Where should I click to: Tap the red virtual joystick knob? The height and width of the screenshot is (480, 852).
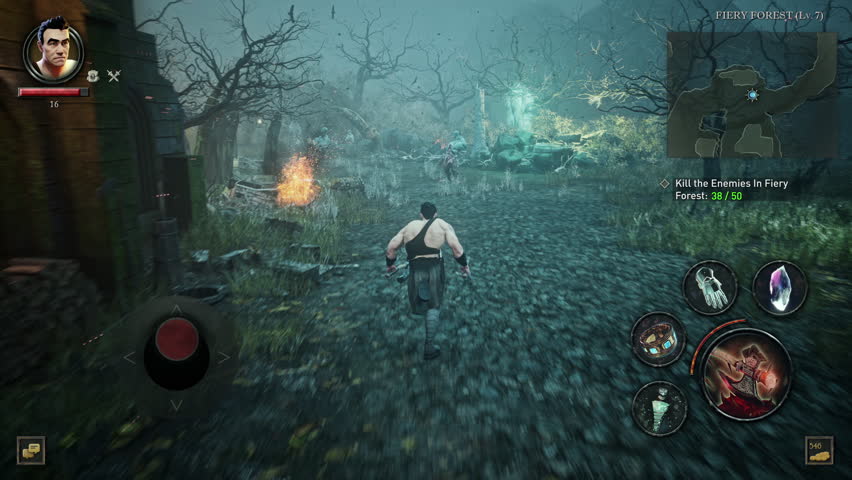pos(177,340)
